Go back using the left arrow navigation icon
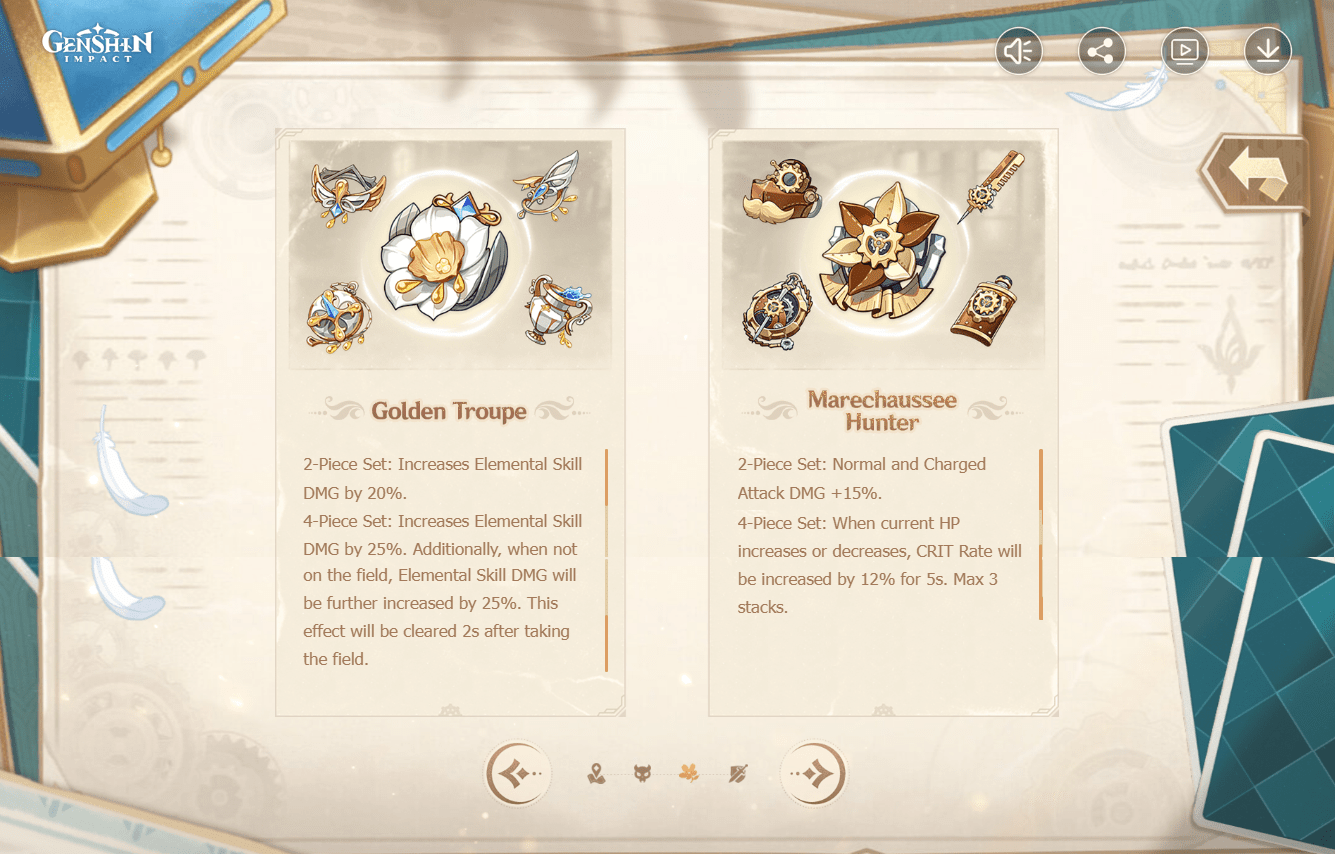The height and width of the screenshot is (854, 1335). point(517,773)
